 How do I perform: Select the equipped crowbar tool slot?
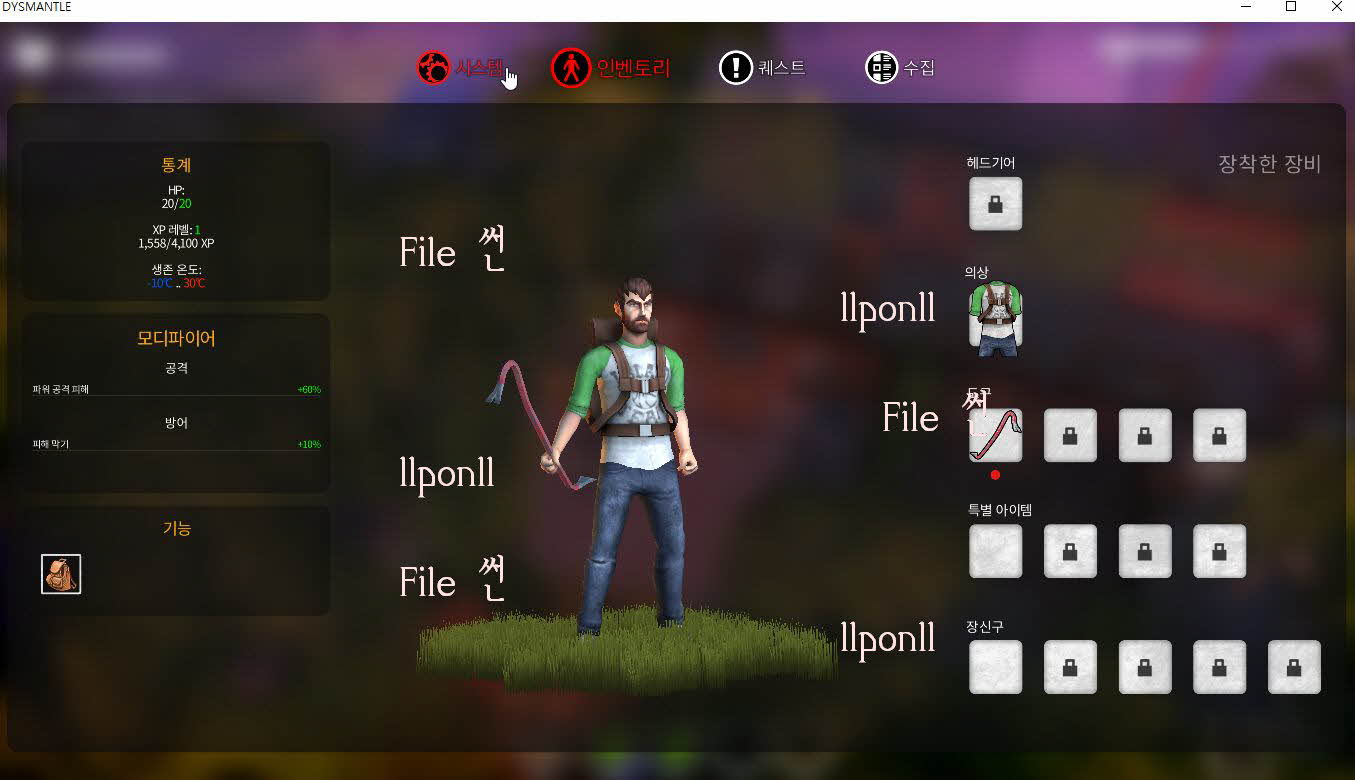click(995, 435)
